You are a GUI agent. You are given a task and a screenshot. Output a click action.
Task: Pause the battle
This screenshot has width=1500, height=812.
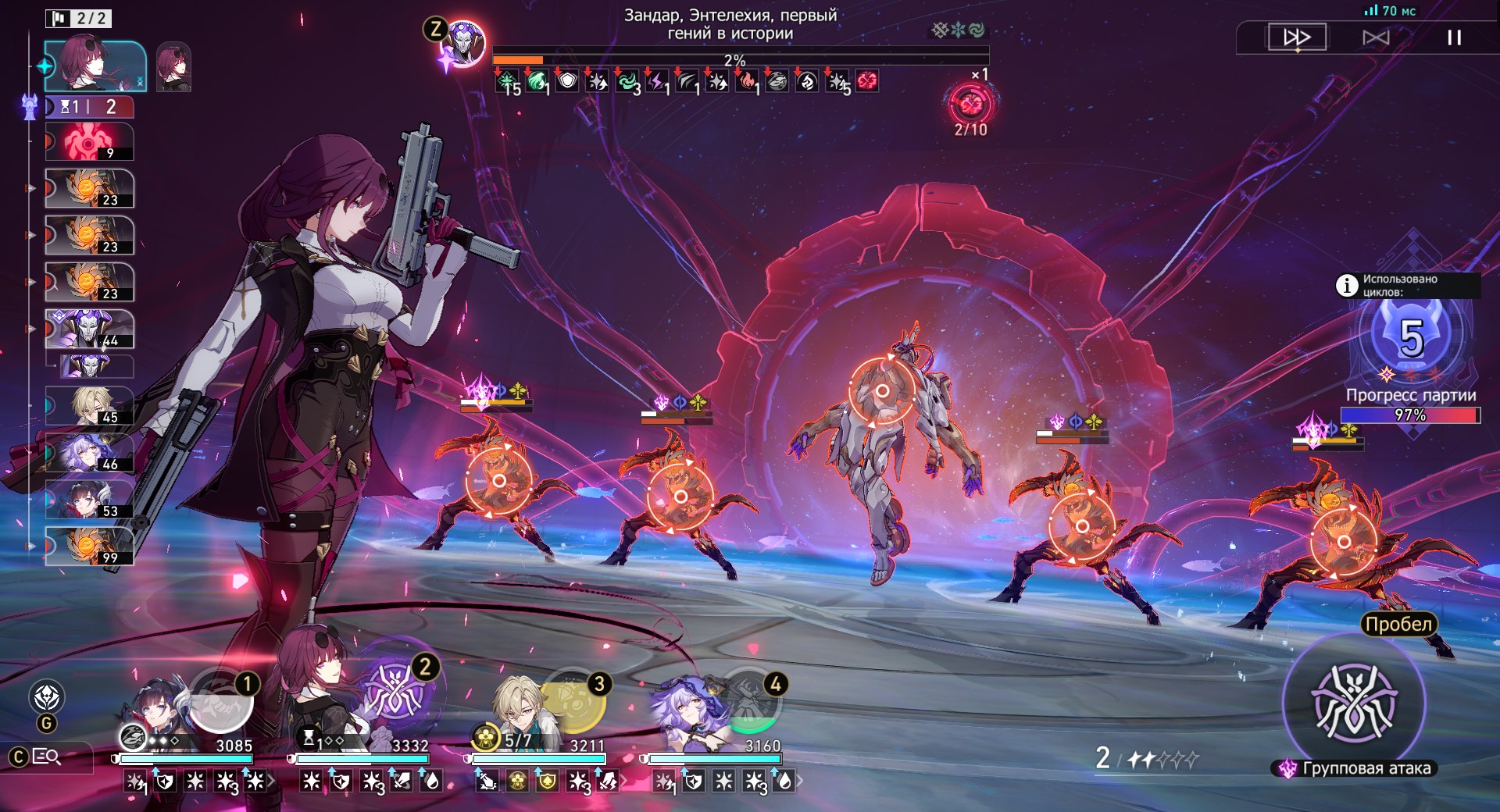pyautogui.click(x=1454, y=37)
